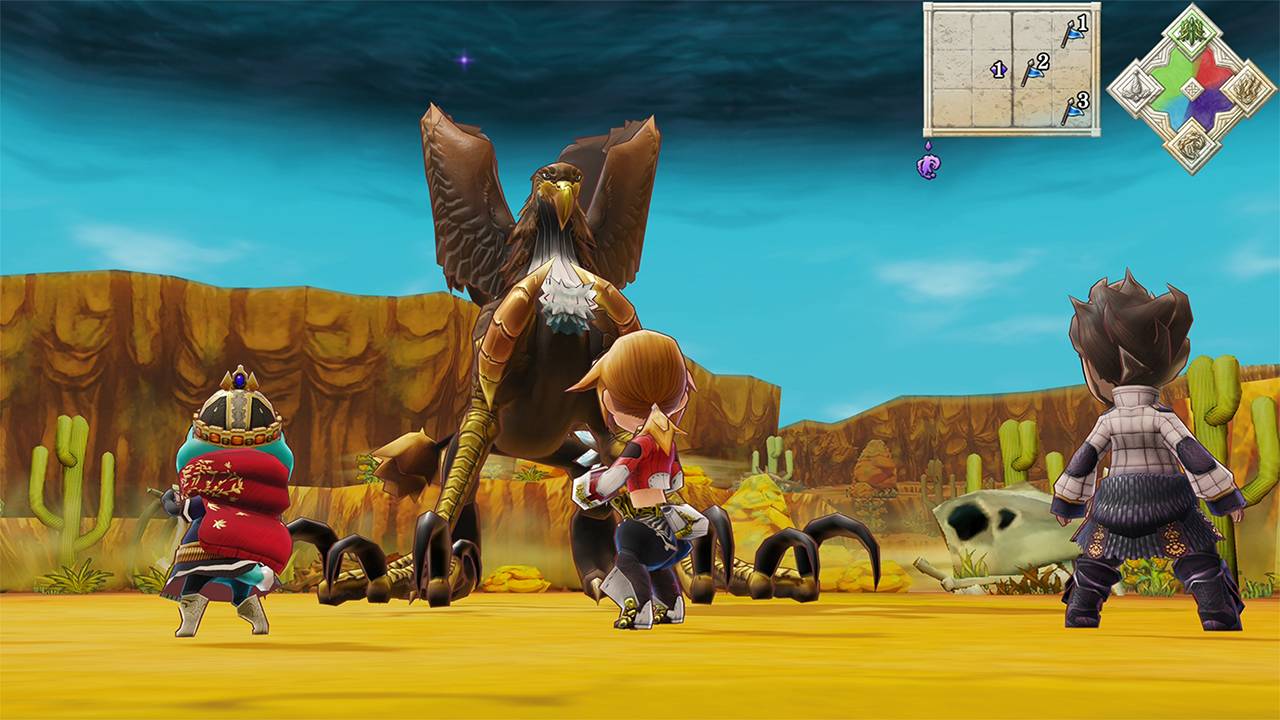Click the red quadrant of the elemental compass

[x=1206, y=70]
